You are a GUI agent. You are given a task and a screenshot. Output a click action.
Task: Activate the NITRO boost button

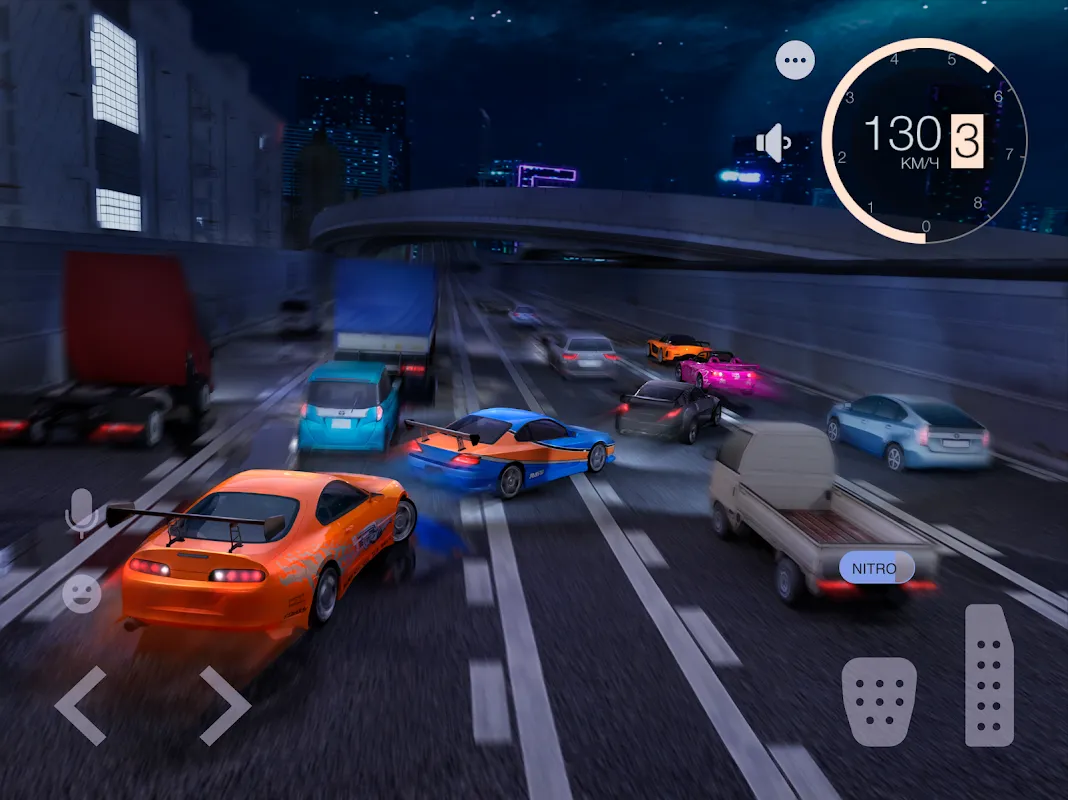coord(876,568)
